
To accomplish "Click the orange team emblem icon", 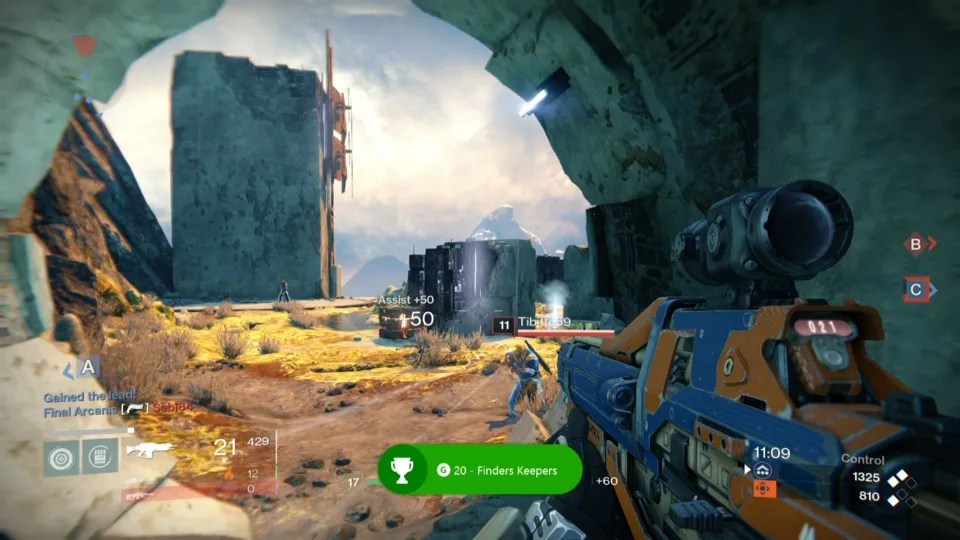I will [763, 489].
